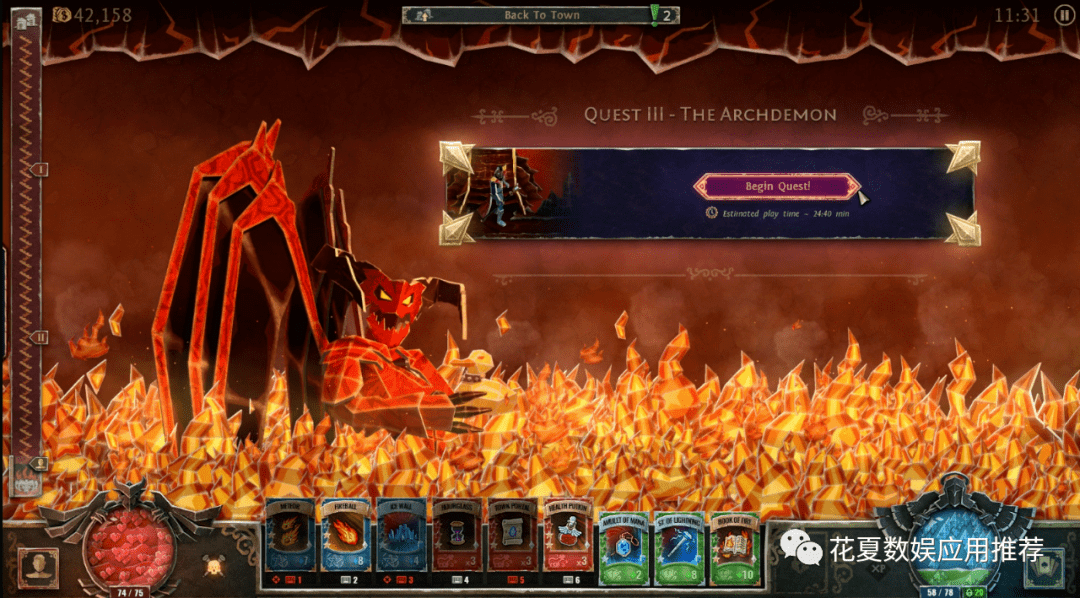Select the Meteor spell card
The height and width of the screenshot is (598, 1080).
pos(290,541)
